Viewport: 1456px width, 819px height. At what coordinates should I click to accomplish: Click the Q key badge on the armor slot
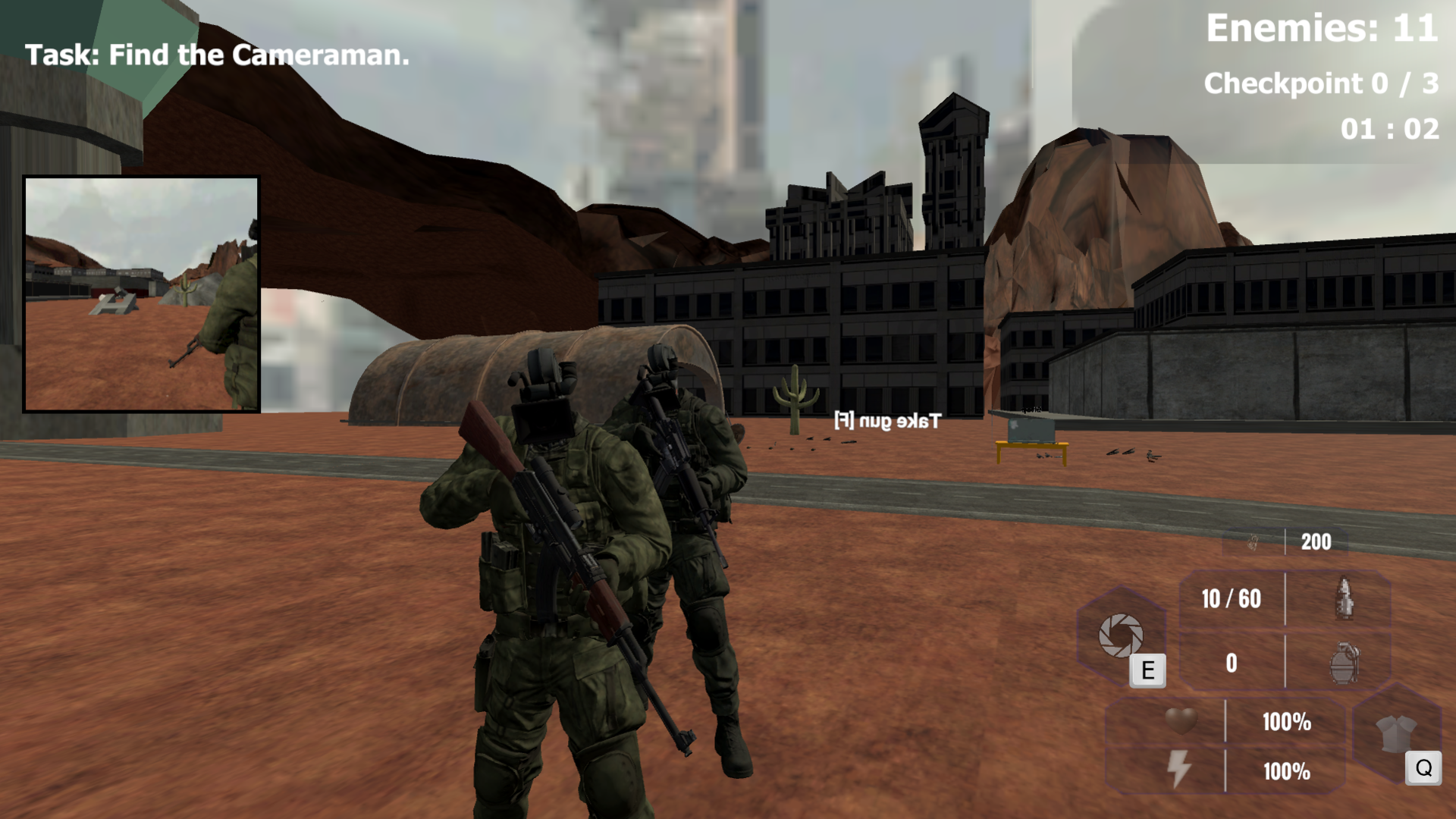click(x=1423, y=769)
